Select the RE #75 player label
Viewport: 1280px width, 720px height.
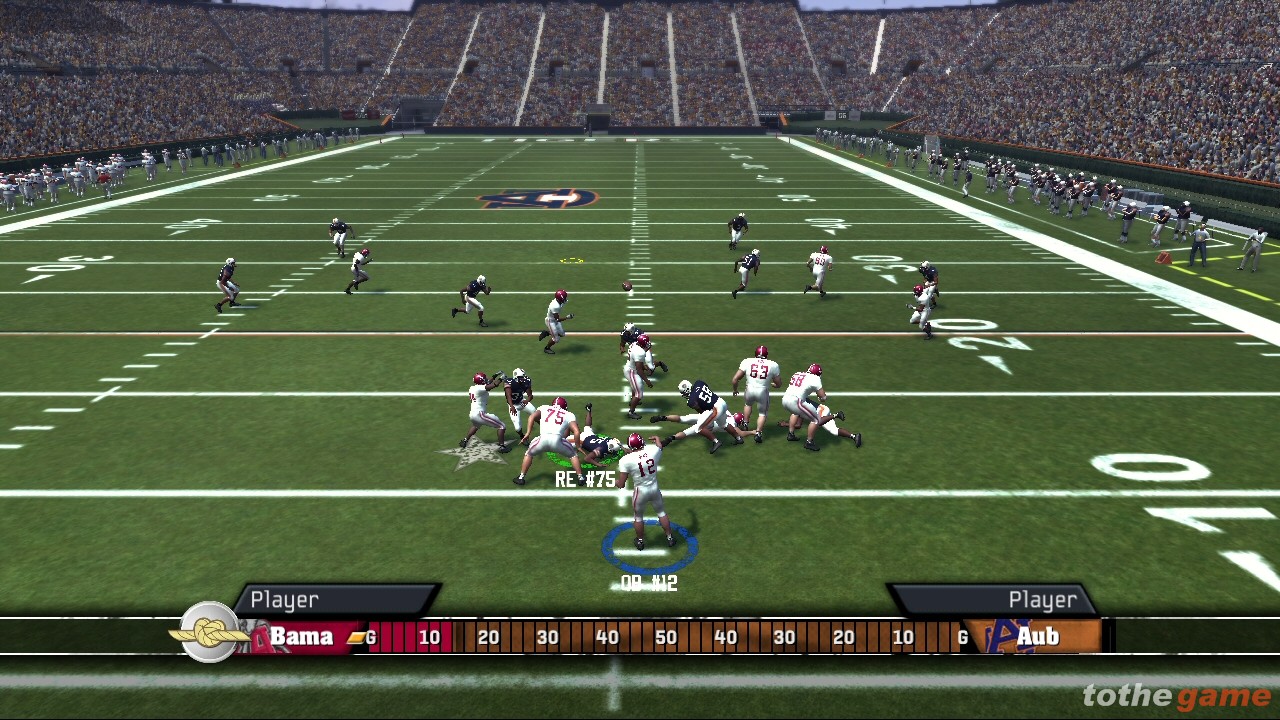[x=585, y=480]
